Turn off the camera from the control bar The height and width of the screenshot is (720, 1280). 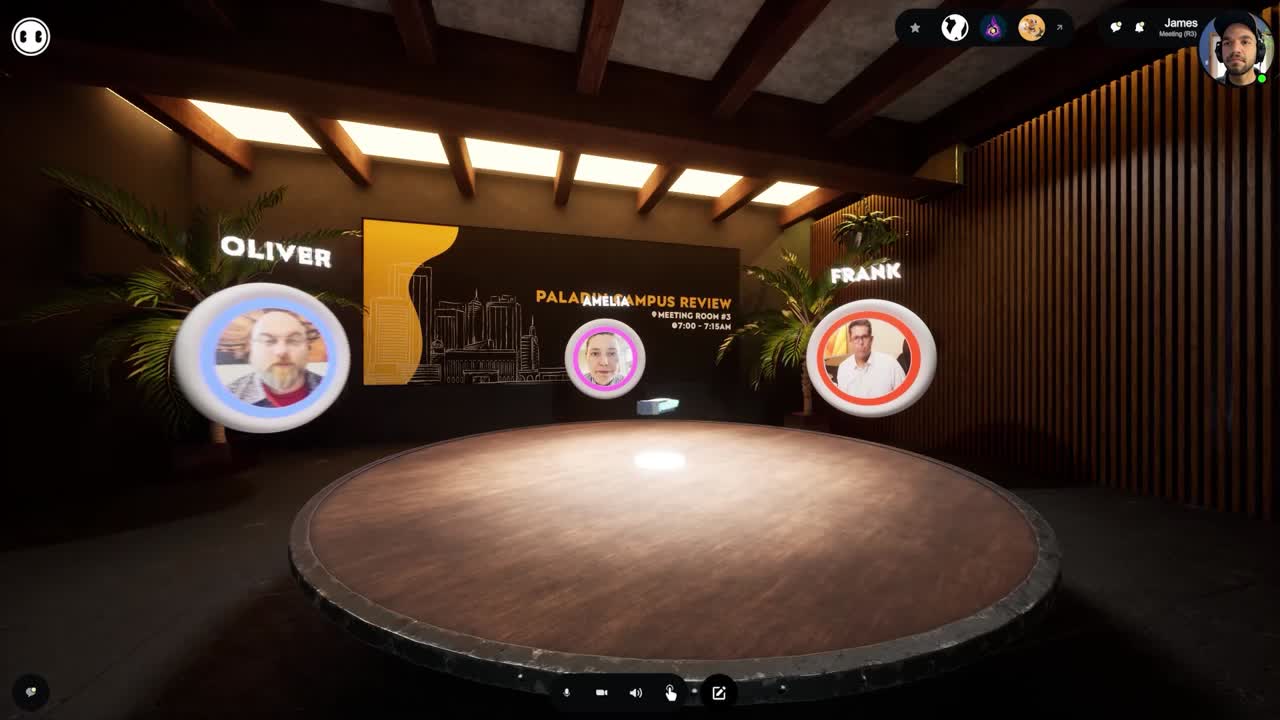601,692
